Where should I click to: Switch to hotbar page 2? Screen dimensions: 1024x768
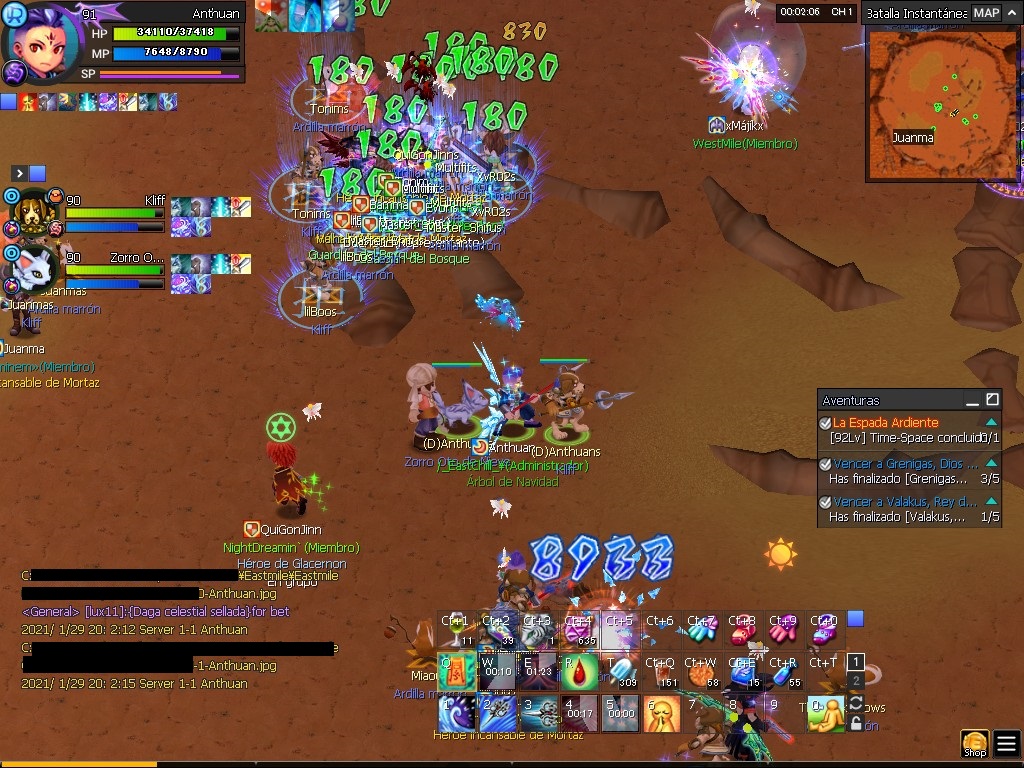tap(855, 681)
